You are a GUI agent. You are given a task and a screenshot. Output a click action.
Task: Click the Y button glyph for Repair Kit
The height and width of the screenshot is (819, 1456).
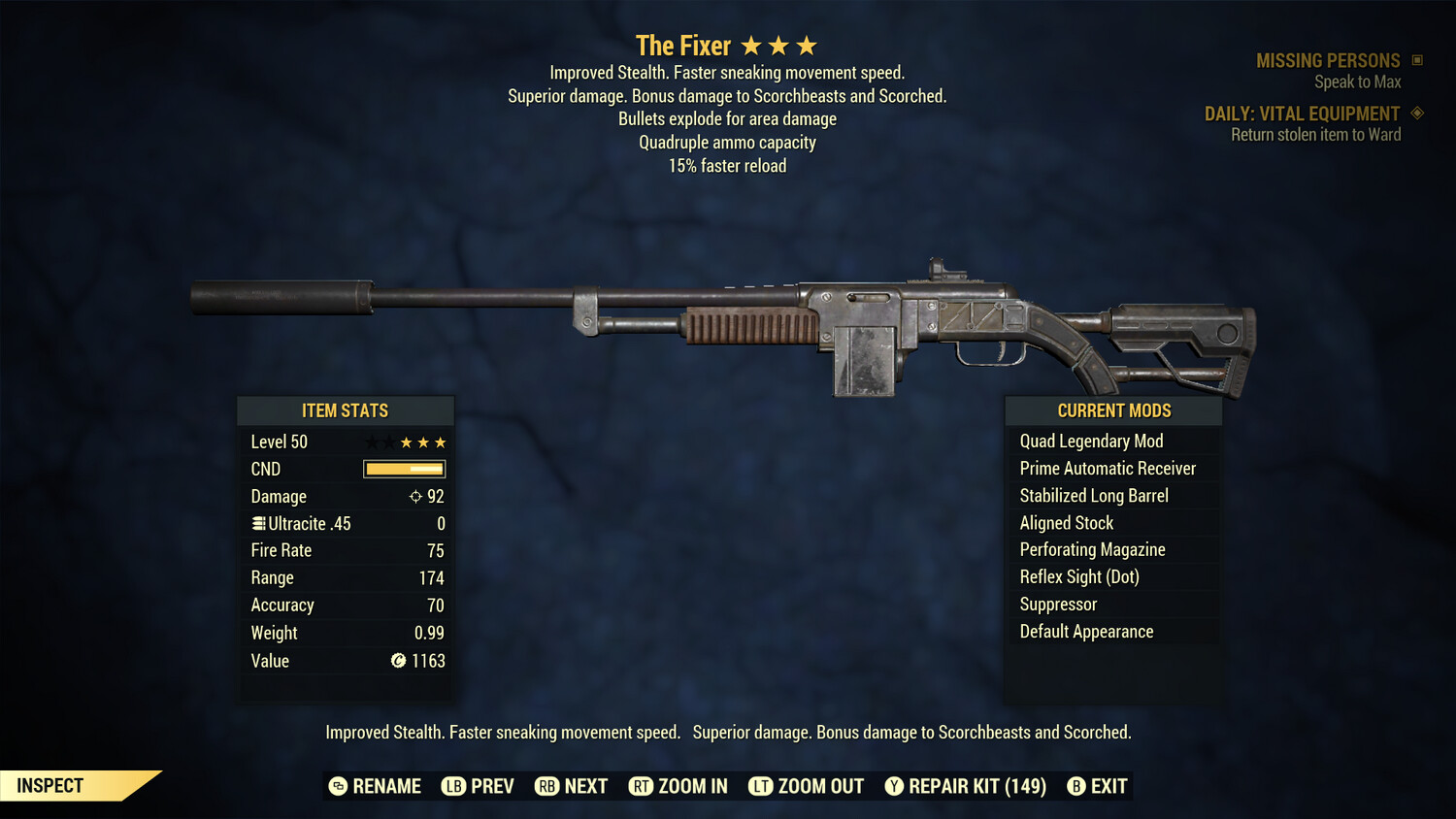[894, 786]
